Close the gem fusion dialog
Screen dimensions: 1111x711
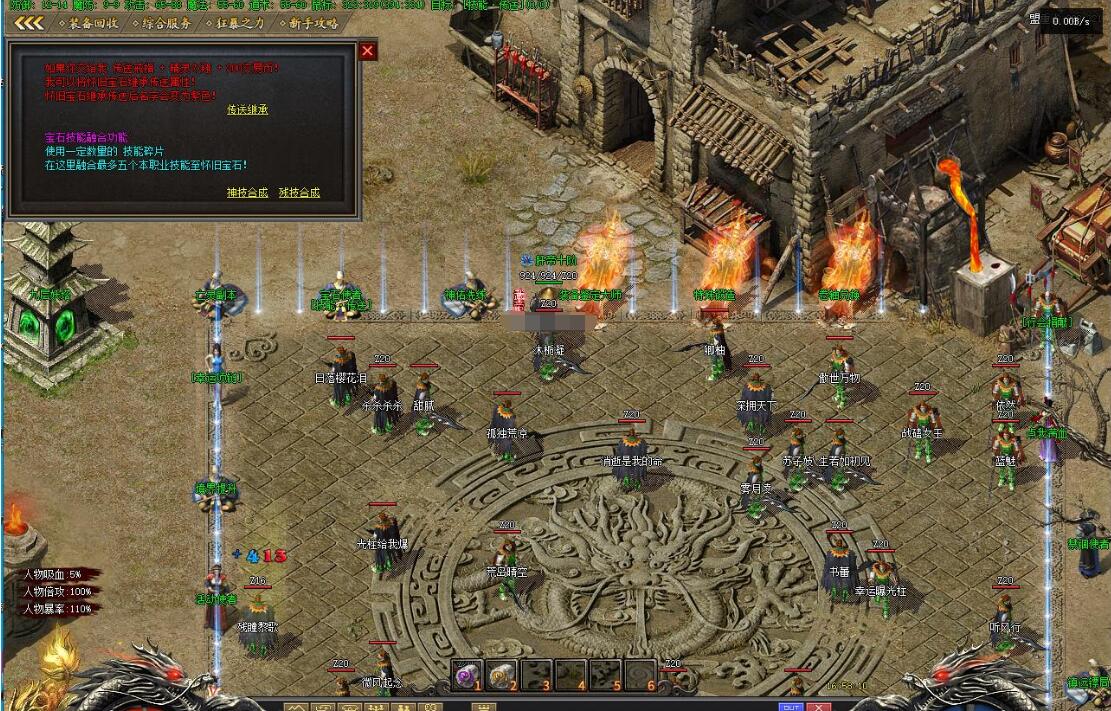(368, 51)
